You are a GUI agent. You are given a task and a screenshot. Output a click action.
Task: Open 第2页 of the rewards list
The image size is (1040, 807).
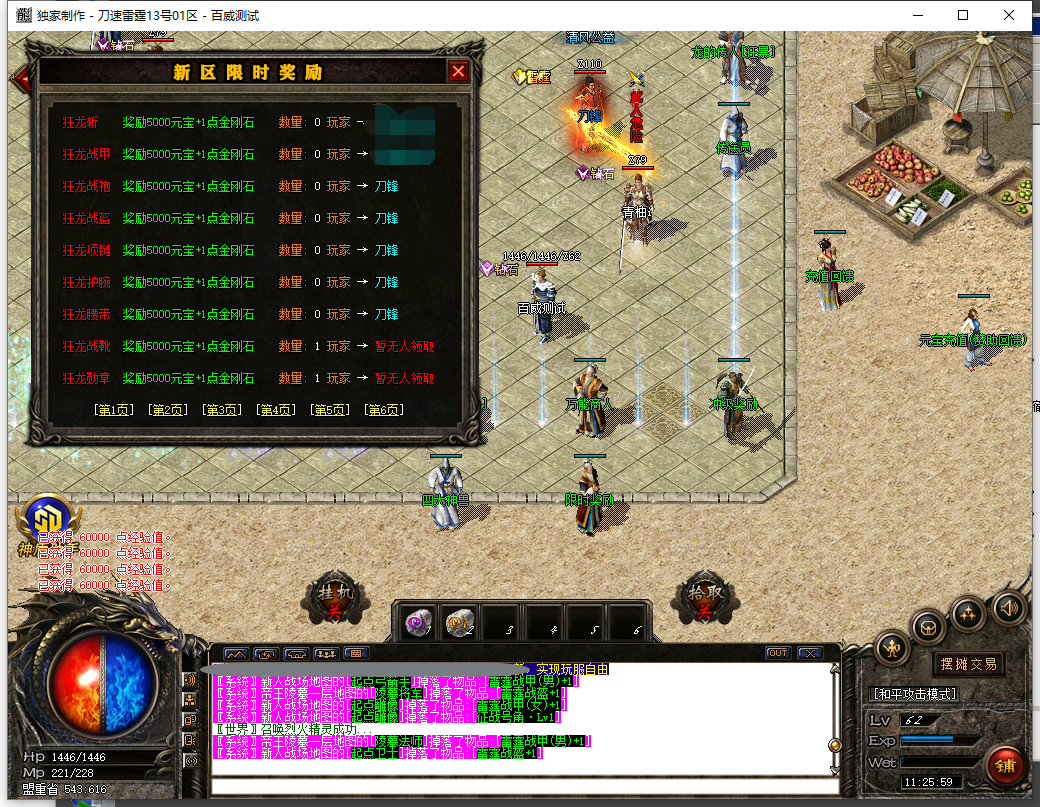(167, 410)
